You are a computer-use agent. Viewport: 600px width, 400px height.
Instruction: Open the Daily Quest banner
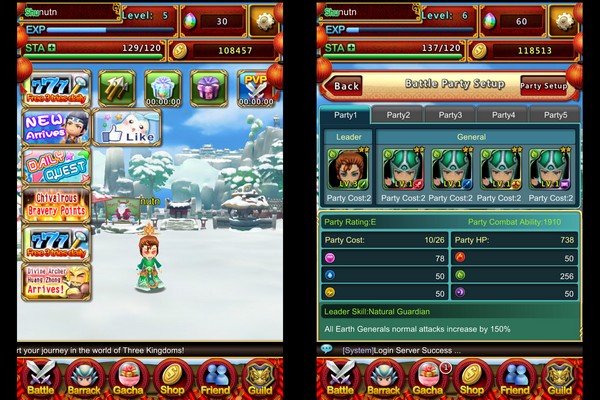point(55,166)
